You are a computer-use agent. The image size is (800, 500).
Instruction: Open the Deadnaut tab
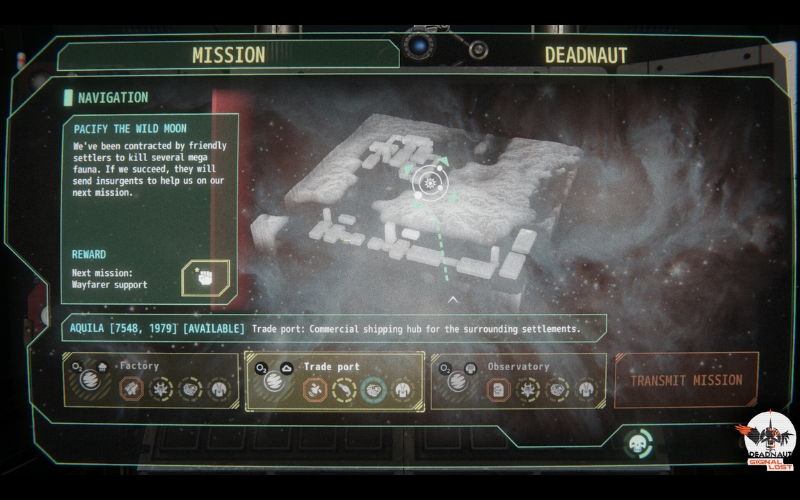585,55
